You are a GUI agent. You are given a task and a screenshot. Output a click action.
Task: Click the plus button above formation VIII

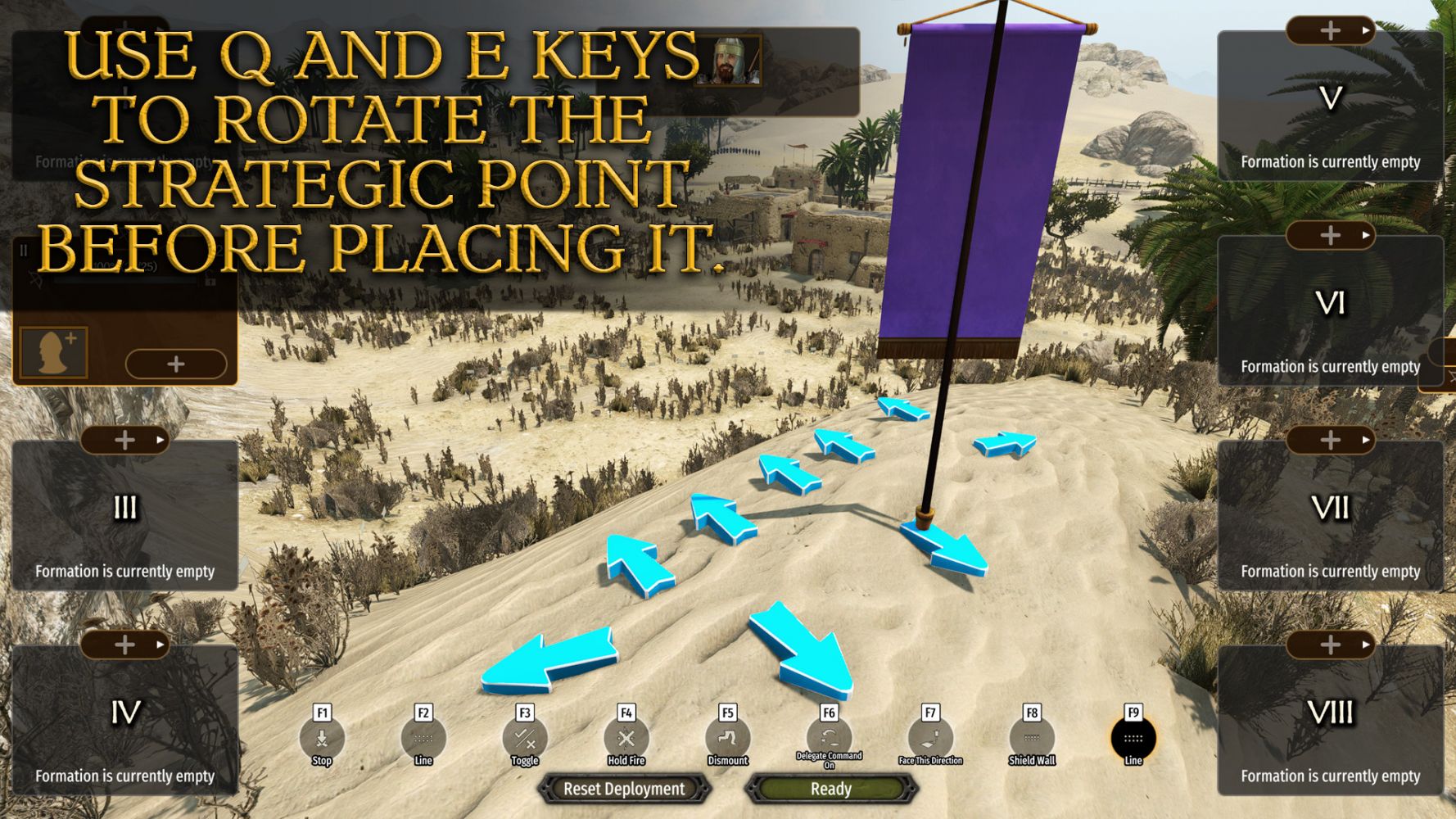tap(1330, 645)
